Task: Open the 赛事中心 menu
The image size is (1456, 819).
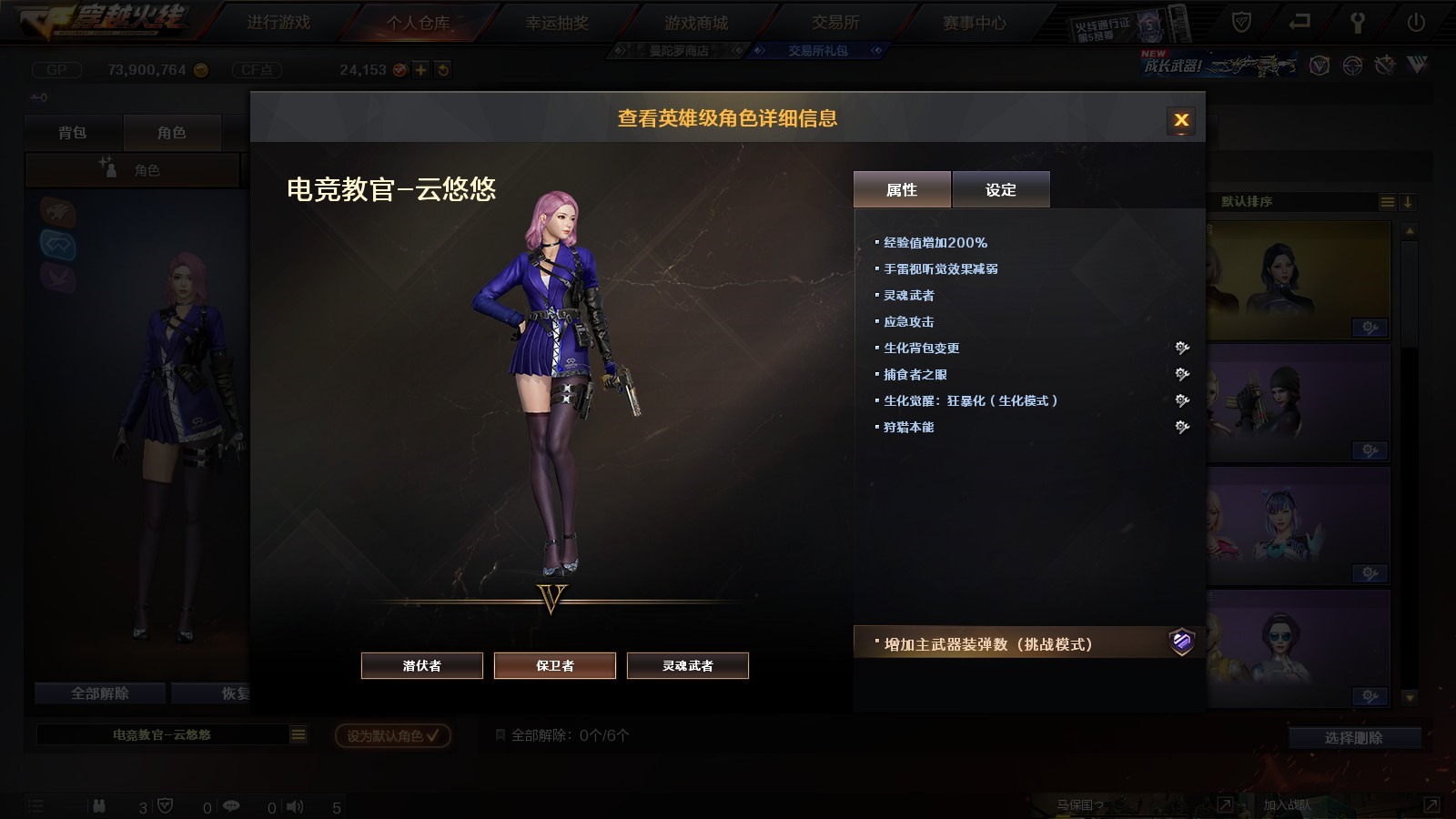Action: tap(975, 23)
